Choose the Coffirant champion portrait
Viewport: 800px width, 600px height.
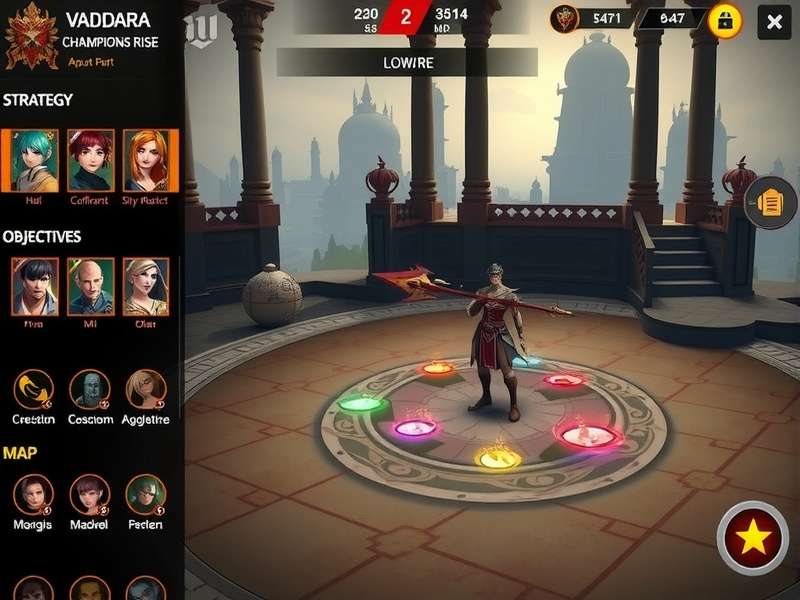[91, 160]
